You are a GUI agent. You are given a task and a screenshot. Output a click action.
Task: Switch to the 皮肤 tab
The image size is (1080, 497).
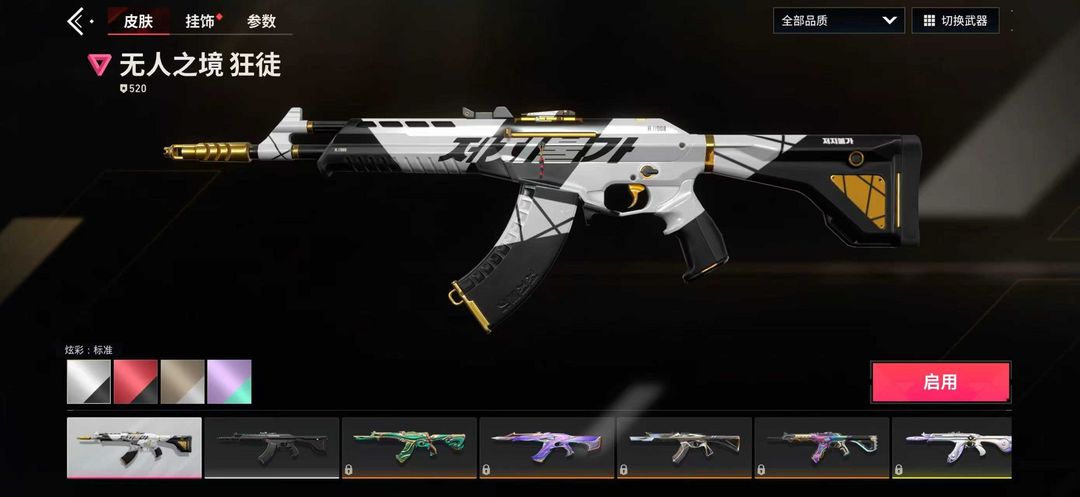click(x=138, y=21)
